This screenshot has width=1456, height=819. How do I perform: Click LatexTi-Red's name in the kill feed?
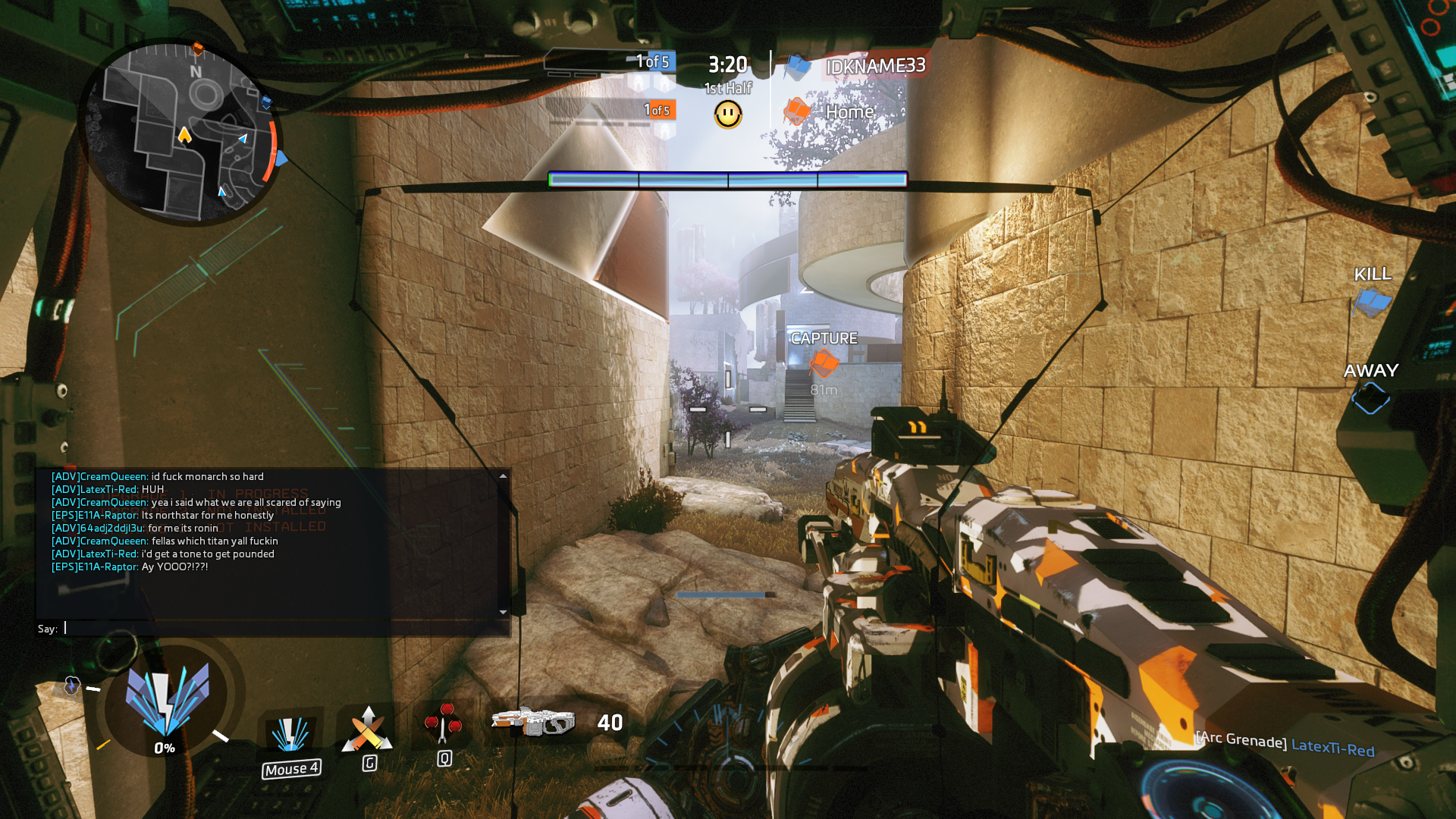[x=1332, y=748]
